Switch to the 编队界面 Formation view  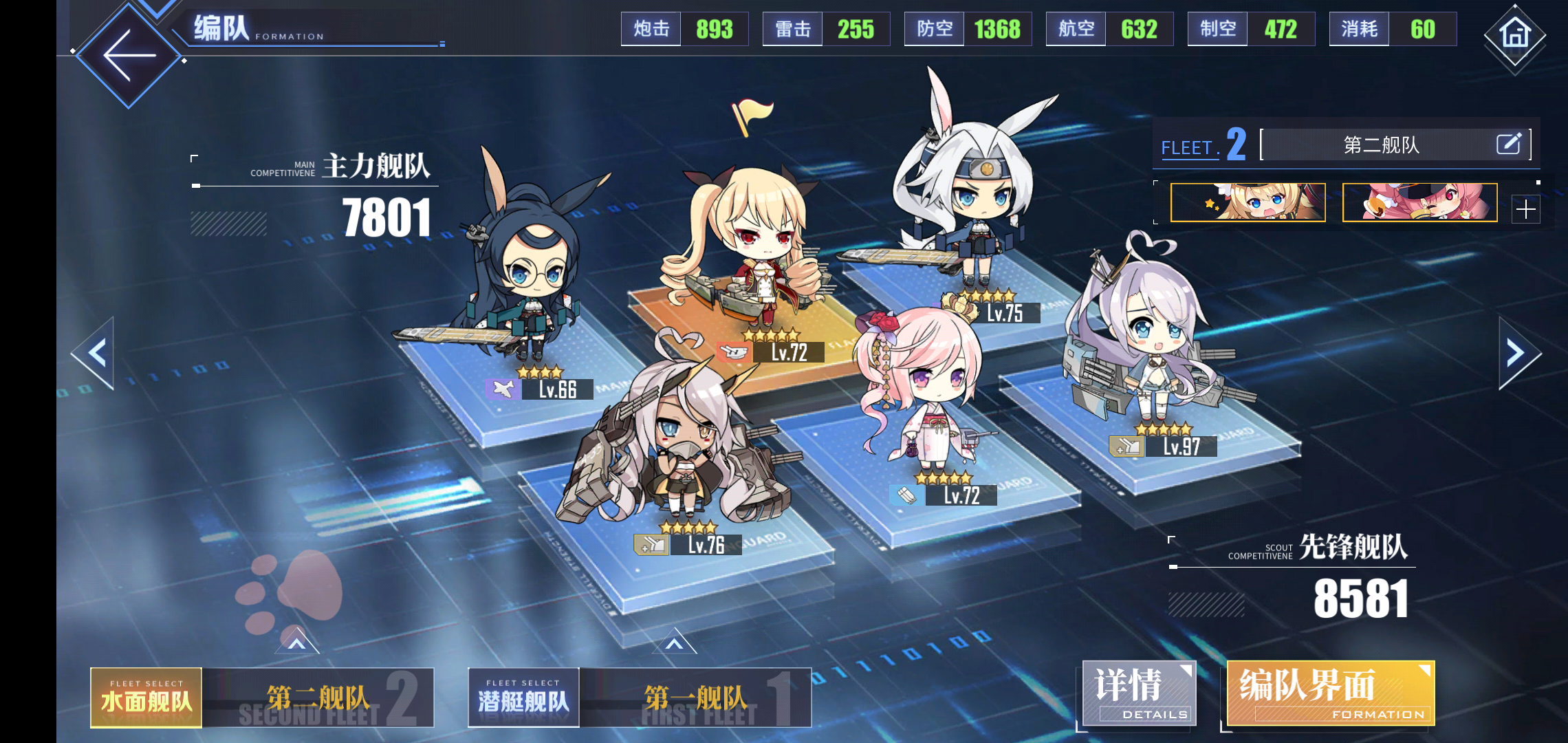click(x=1331, y=693)
